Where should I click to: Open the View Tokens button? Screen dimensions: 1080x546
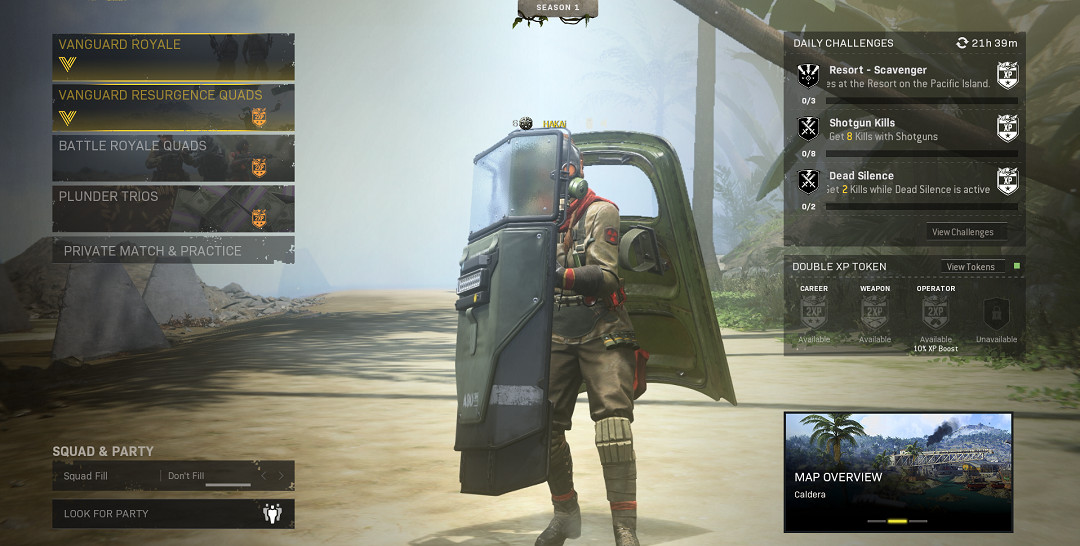970,267
